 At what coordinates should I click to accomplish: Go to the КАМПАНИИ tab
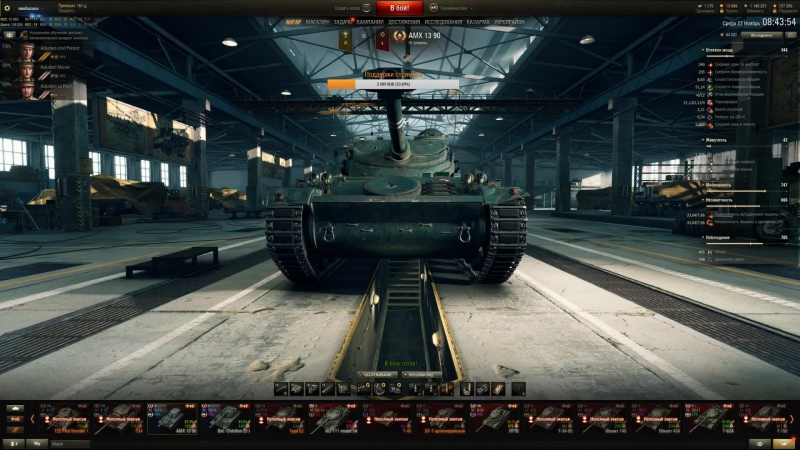pos(372,20)
